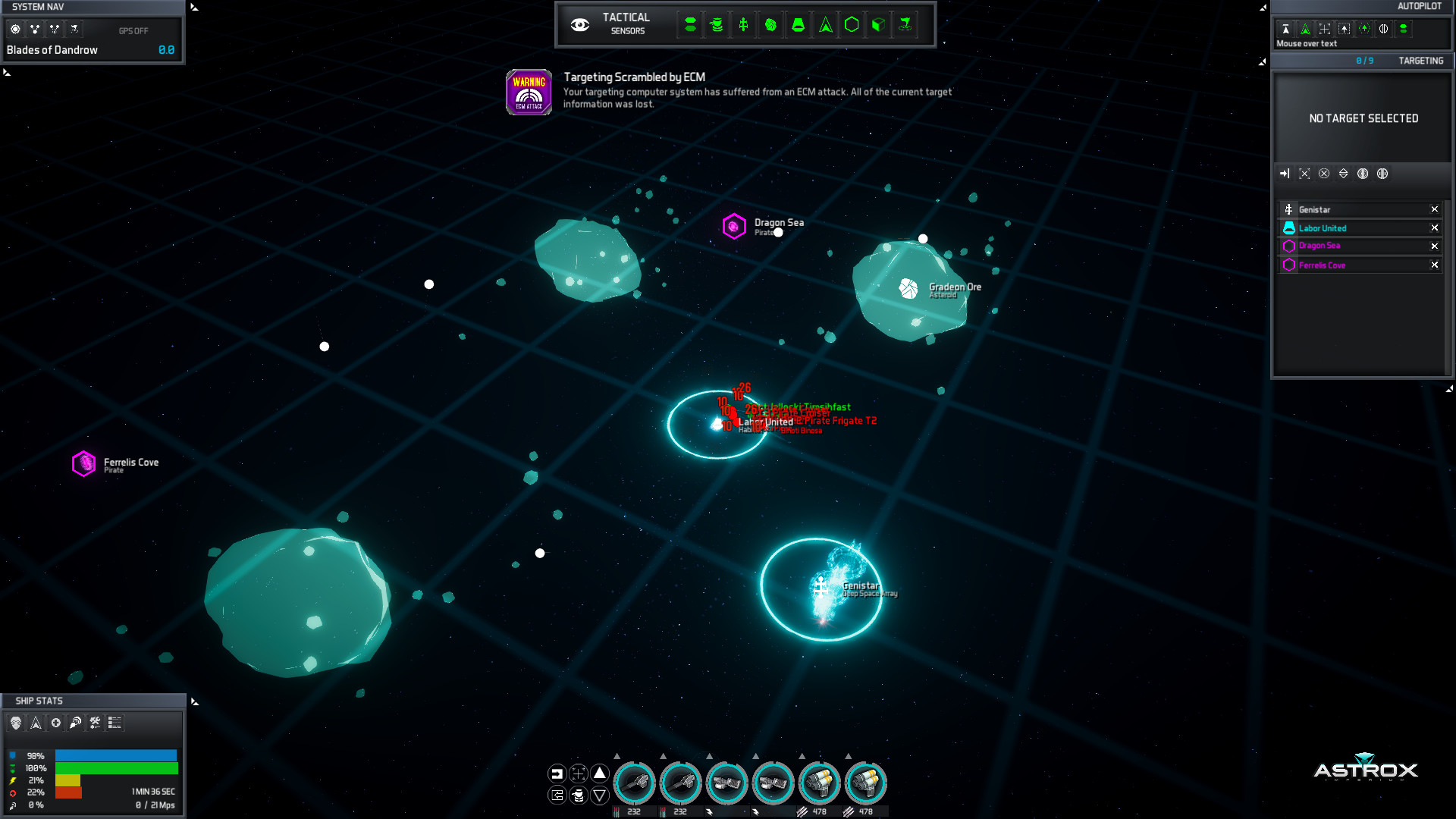Select Dragon Sea in target list
This screenshot has width=1456, height=819.
pyautogui.click(x=1319, y=246)
